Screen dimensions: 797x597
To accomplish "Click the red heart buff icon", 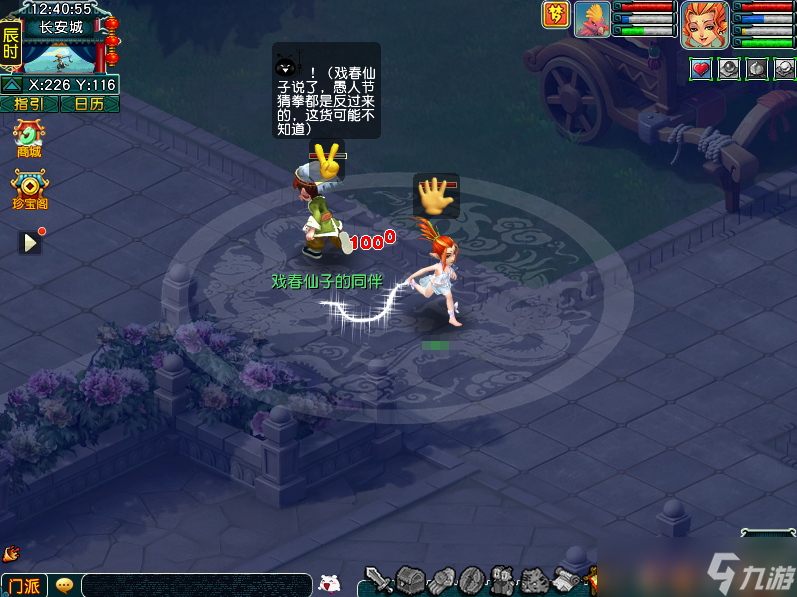I will tap(701, 69).
